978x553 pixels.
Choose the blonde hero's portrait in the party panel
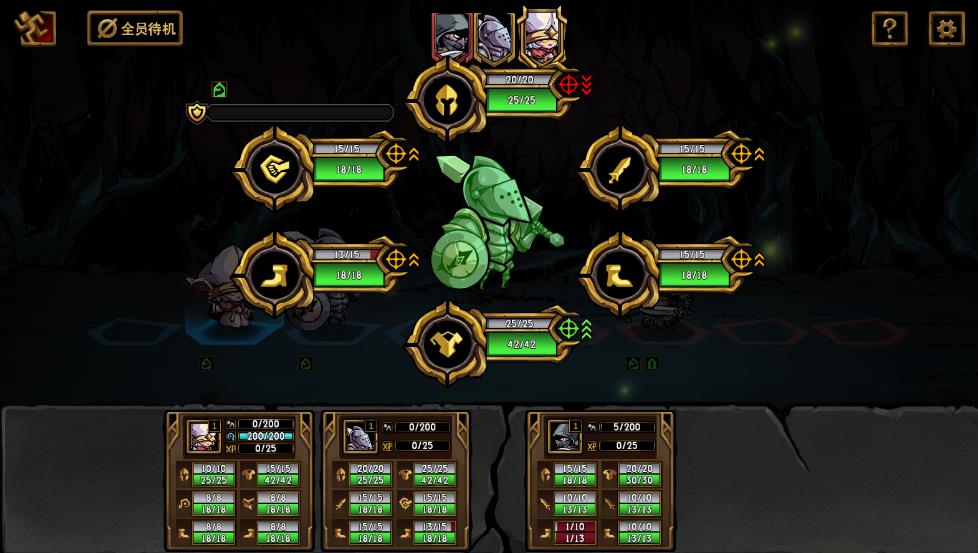[x=202, y=437]
